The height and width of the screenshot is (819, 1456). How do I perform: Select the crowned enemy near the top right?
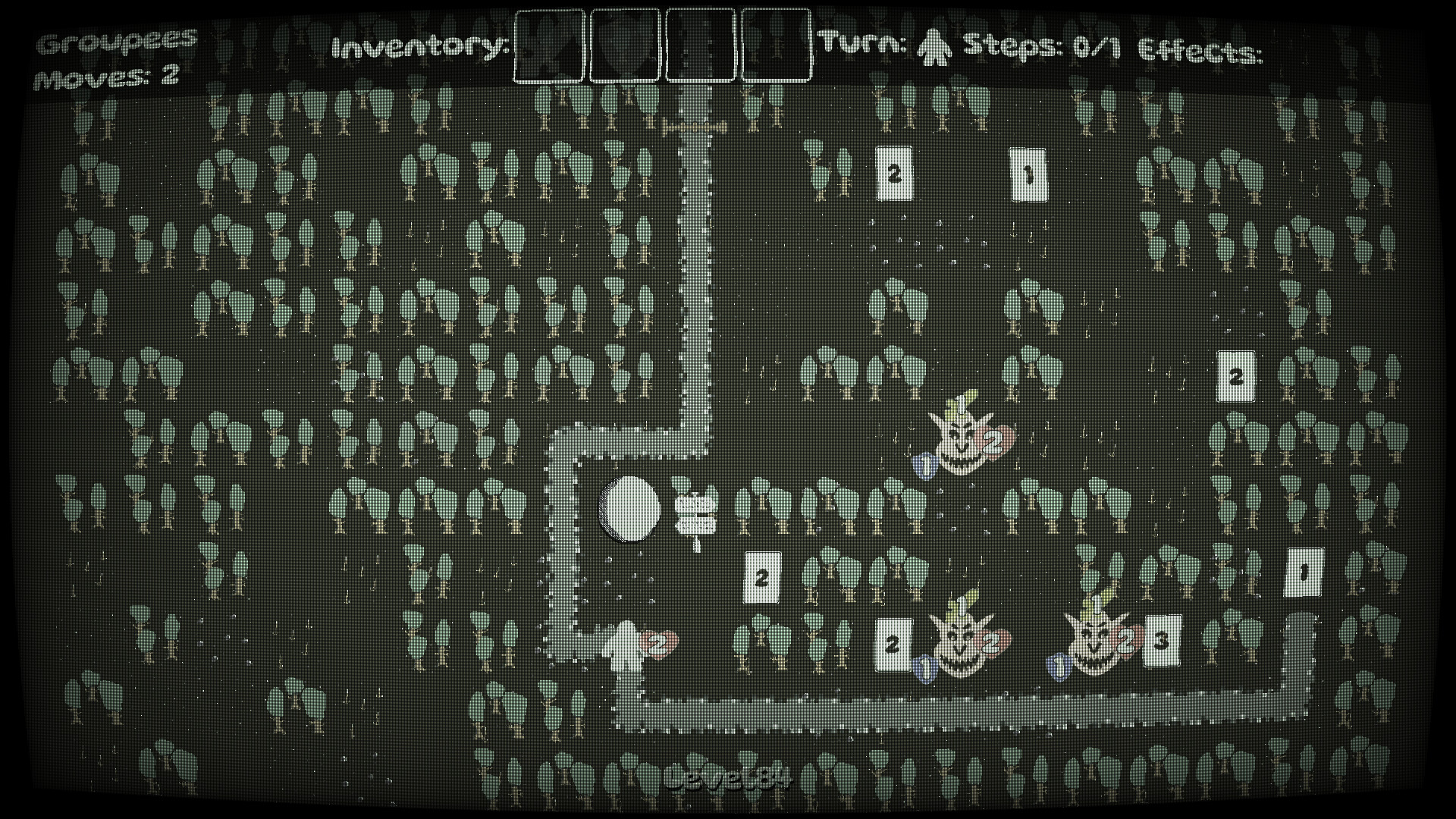(x=959, y=444)
